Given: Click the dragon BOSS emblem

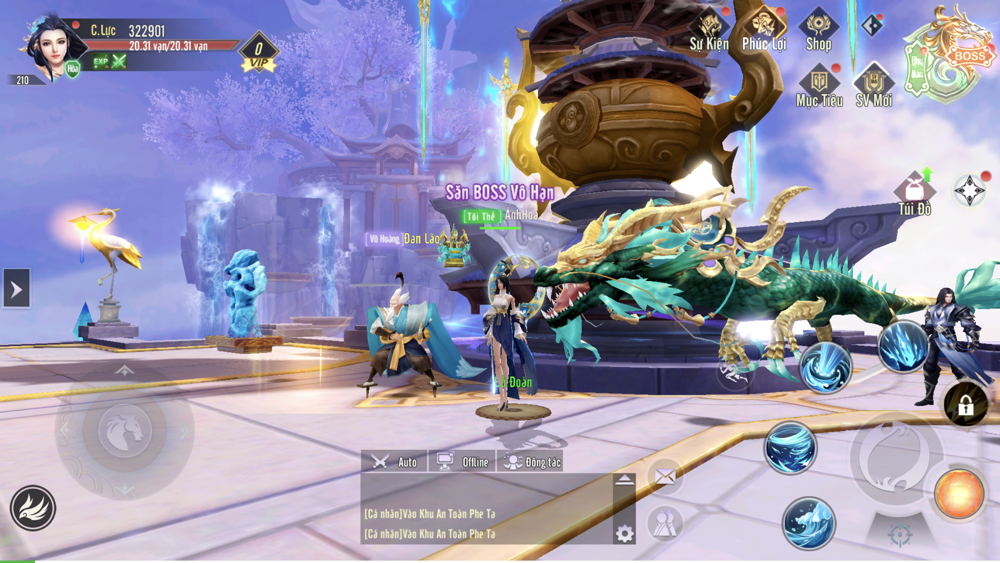Looking at the screenshot, I should (952, 56).
